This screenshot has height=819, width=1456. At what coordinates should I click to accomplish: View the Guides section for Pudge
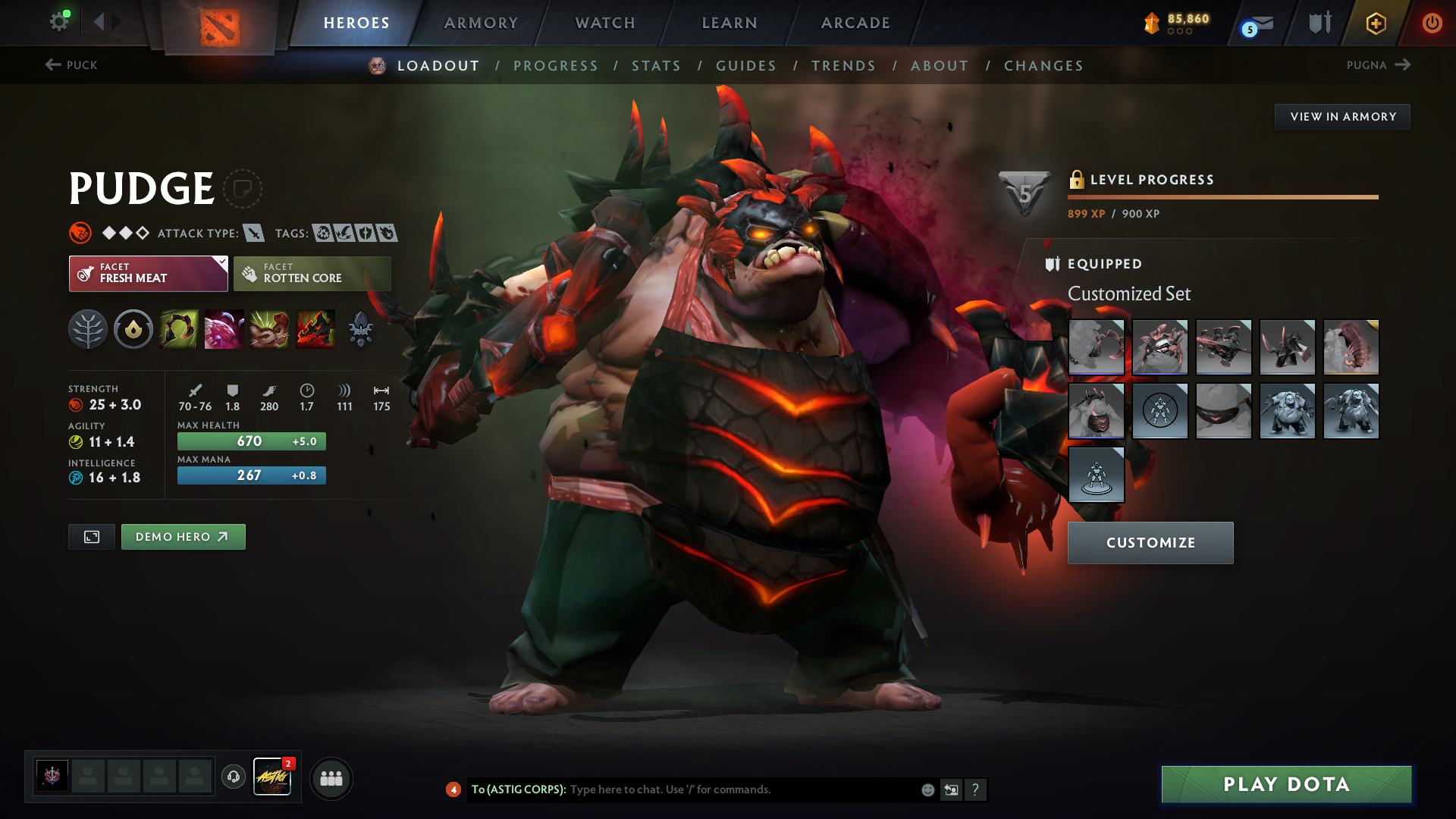click(746, 66)
